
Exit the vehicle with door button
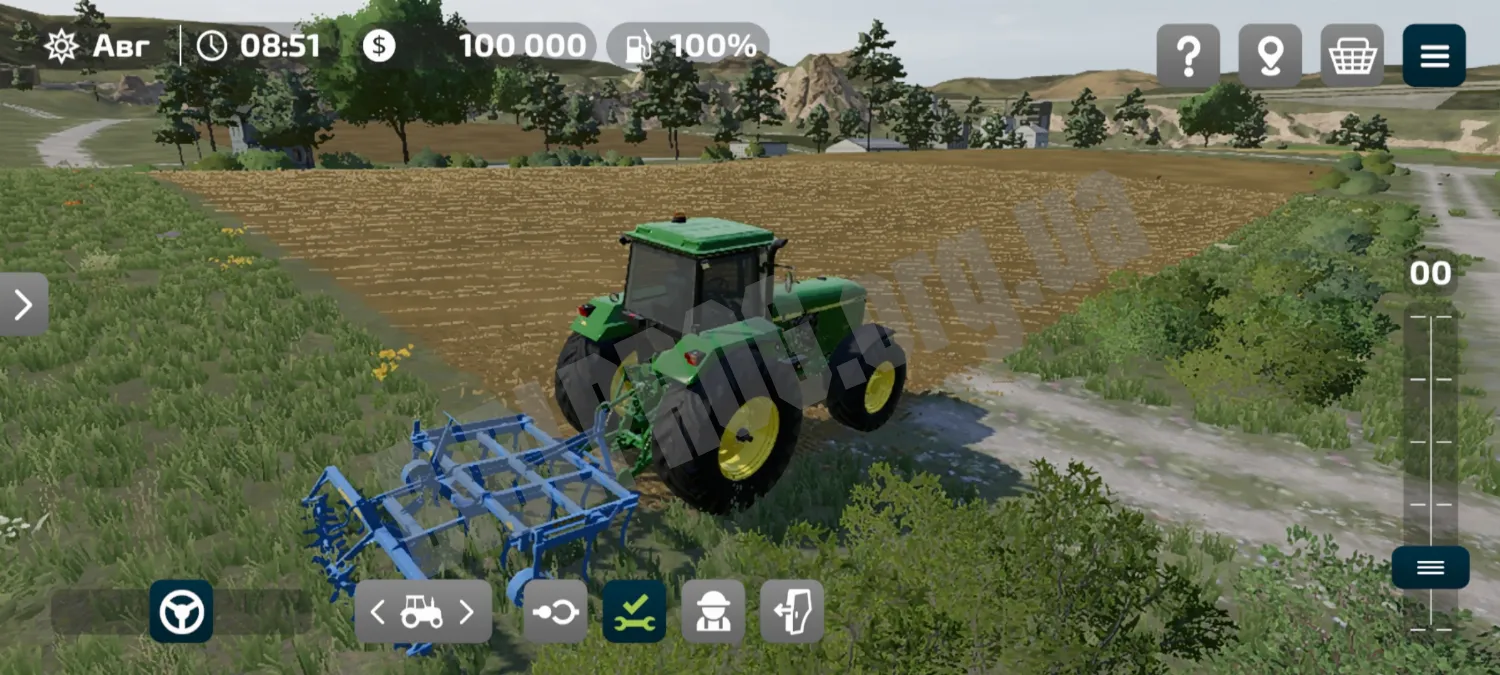(x=792, y=612)
